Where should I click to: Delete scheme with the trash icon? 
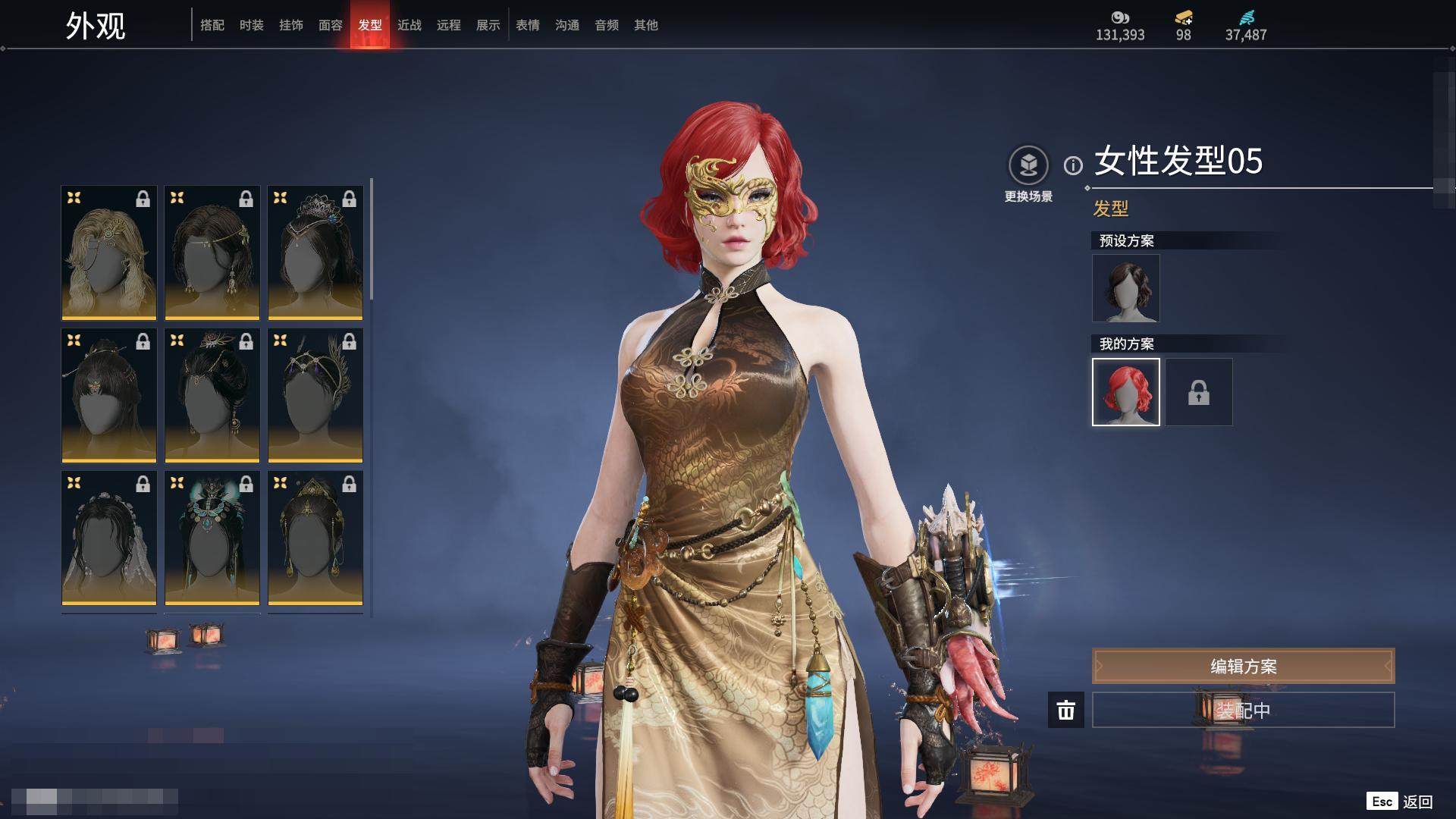(1065, 710)
